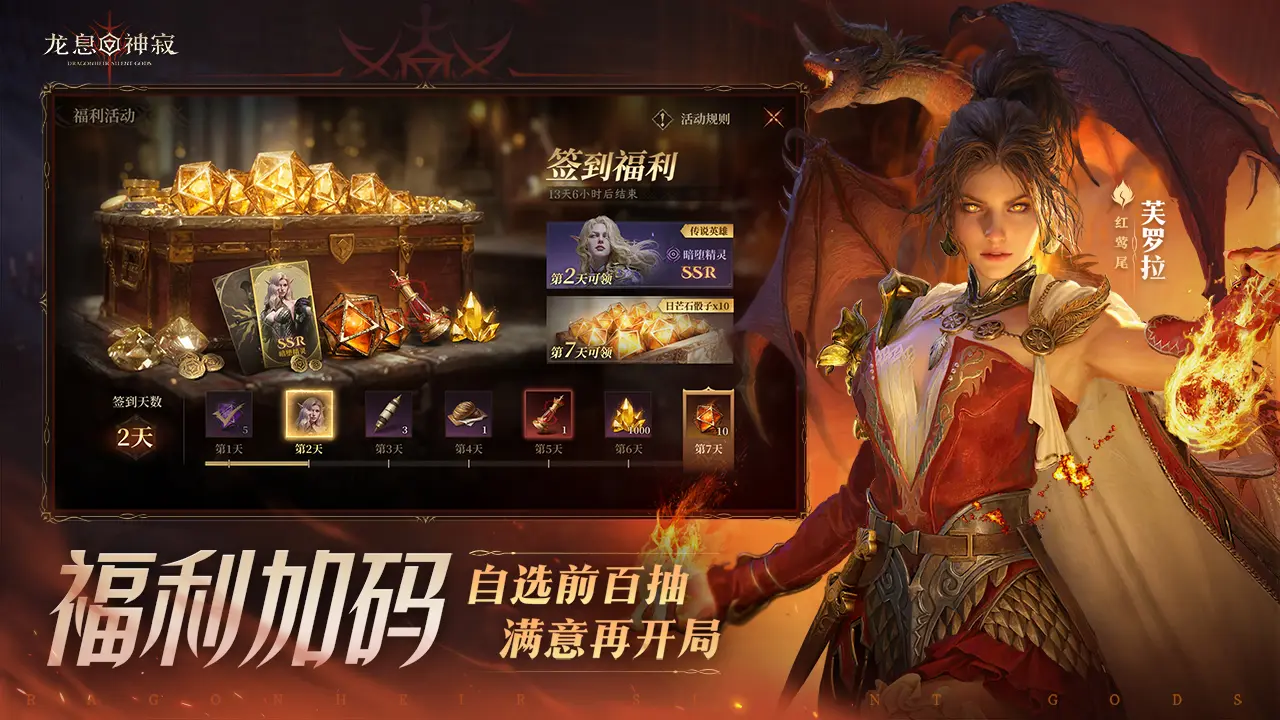Open the 活动规则 event rules
The height and width of the screenshot is (720, 1280).
[x=708, y=120]
